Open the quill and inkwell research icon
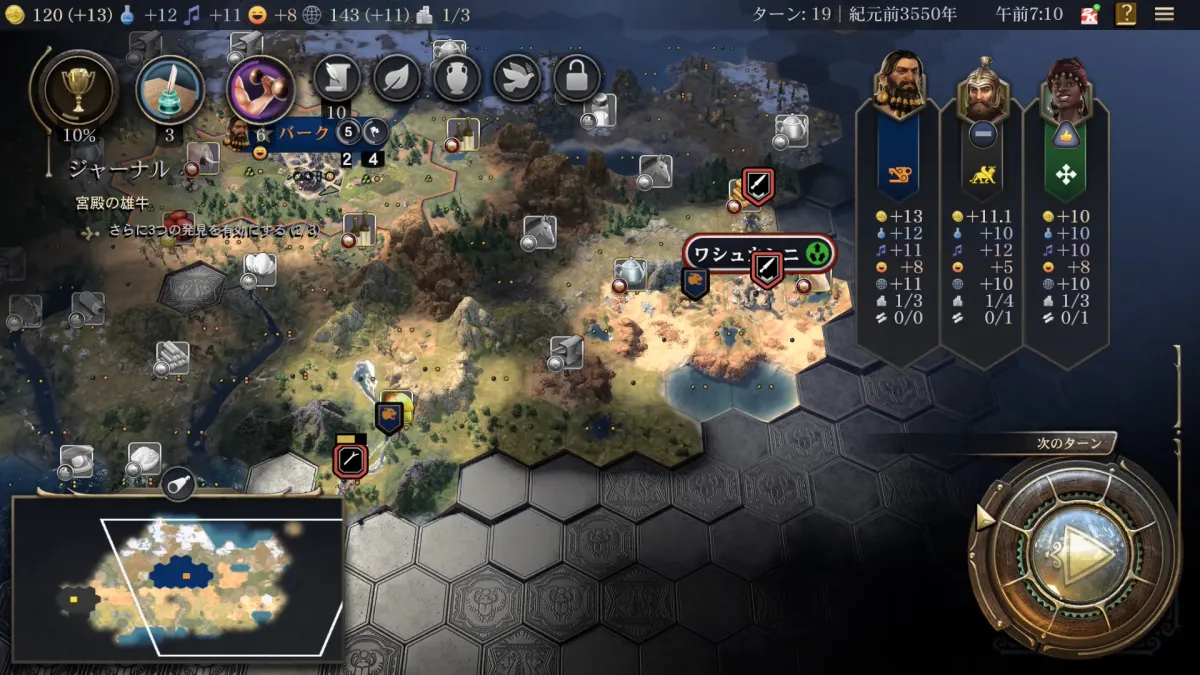The width and height of the screenshot is (1200, 675). pyautogui.click(x=170, y=89)
